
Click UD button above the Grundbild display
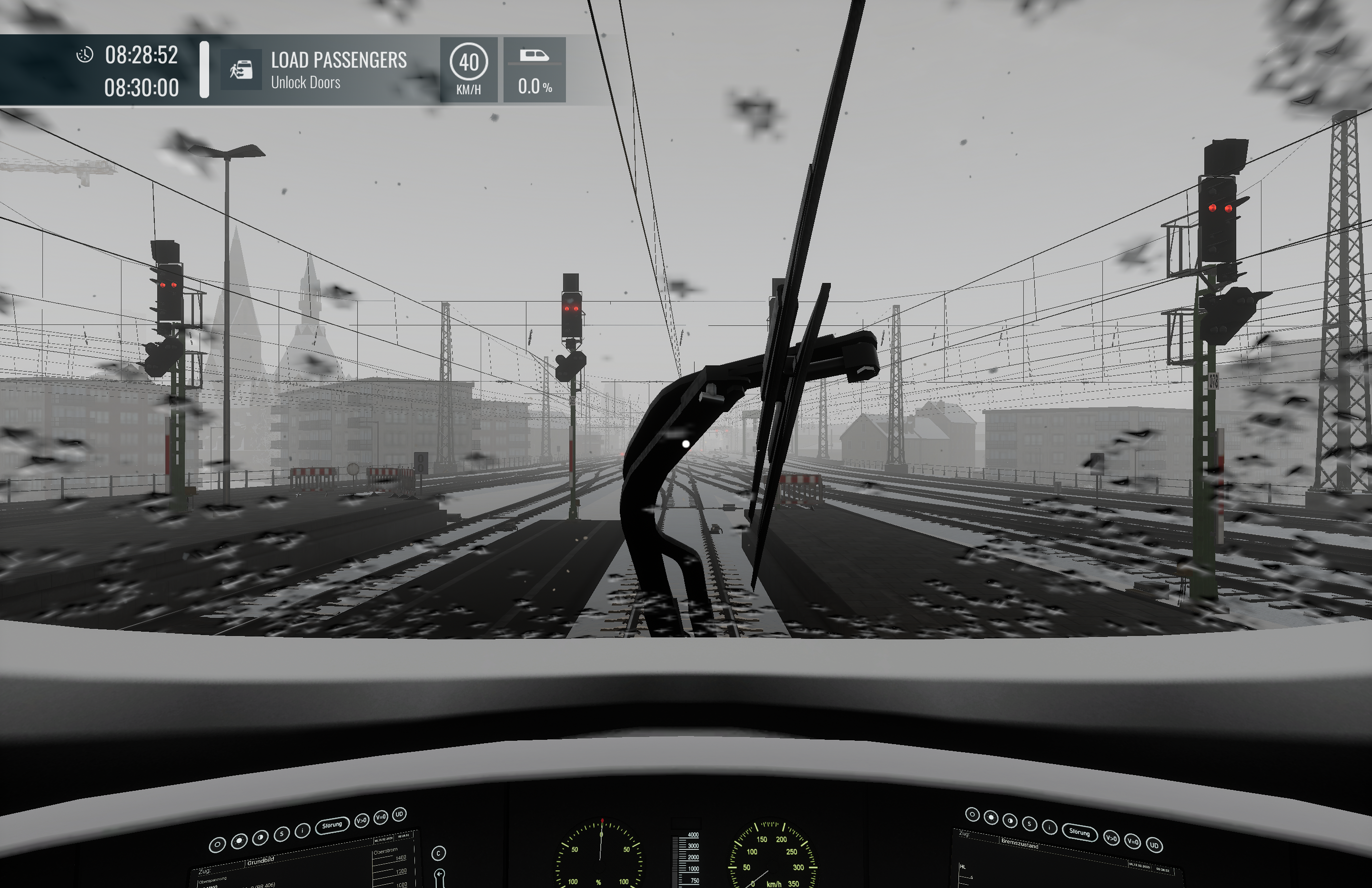point(399,814)
